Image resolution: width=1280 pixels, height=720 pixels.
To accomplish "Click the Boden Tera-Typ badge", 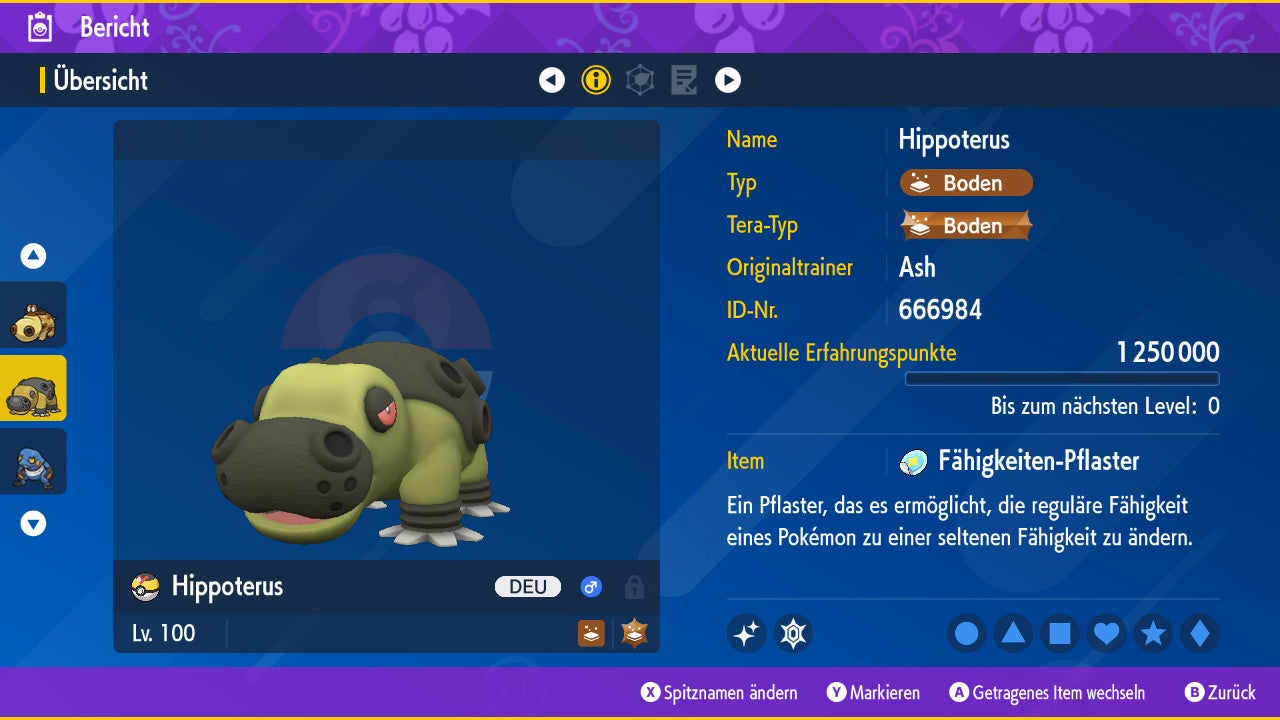I will pyautogui.click(x=966, y=226).
